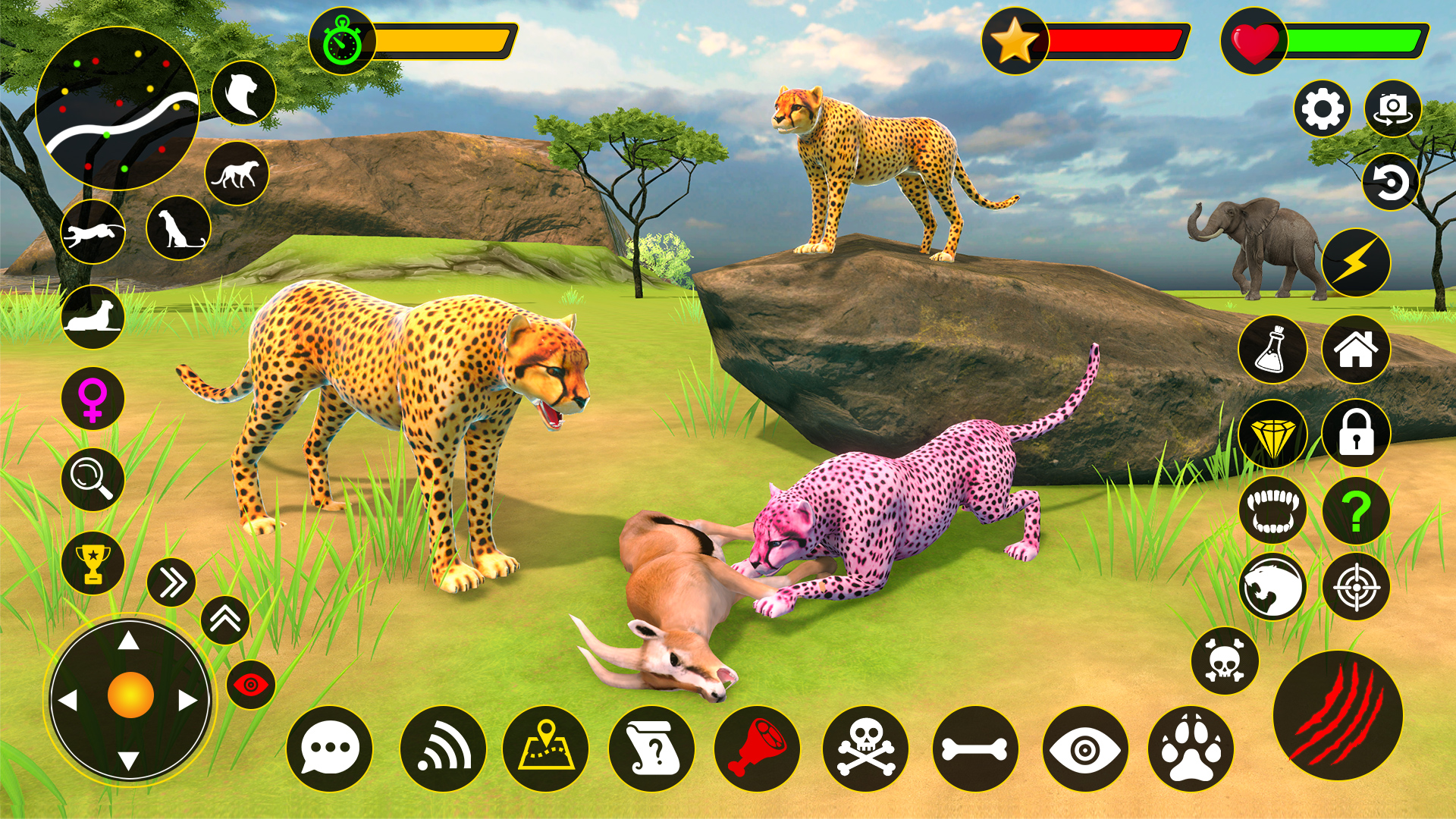Image resolution: width=1456 pixels, height=819 pixels.
Task: Open the gem shop with diamond icon
Action: (x=1274, y=434)
